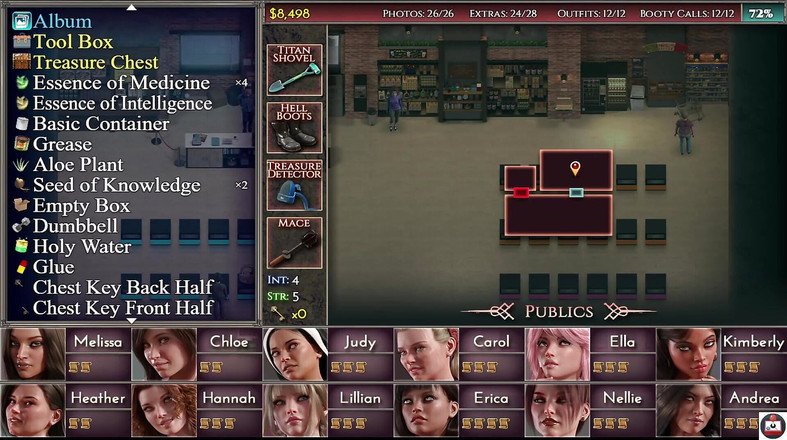The height and width of the screenshot is (440, 787).
Task: Pick the Holy Water item
Action: tap(81, 246)
